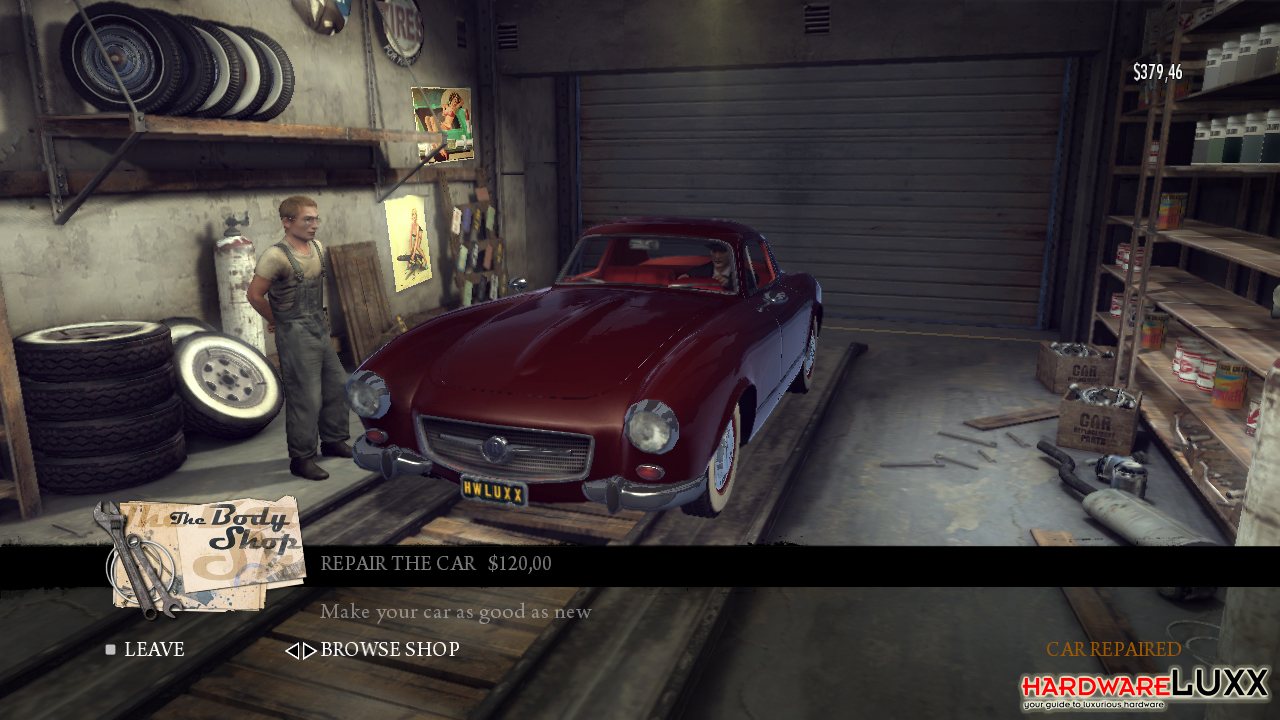
Task: Click the Browse Shop option
Action: pyautogui.click(x=388, y=650)
